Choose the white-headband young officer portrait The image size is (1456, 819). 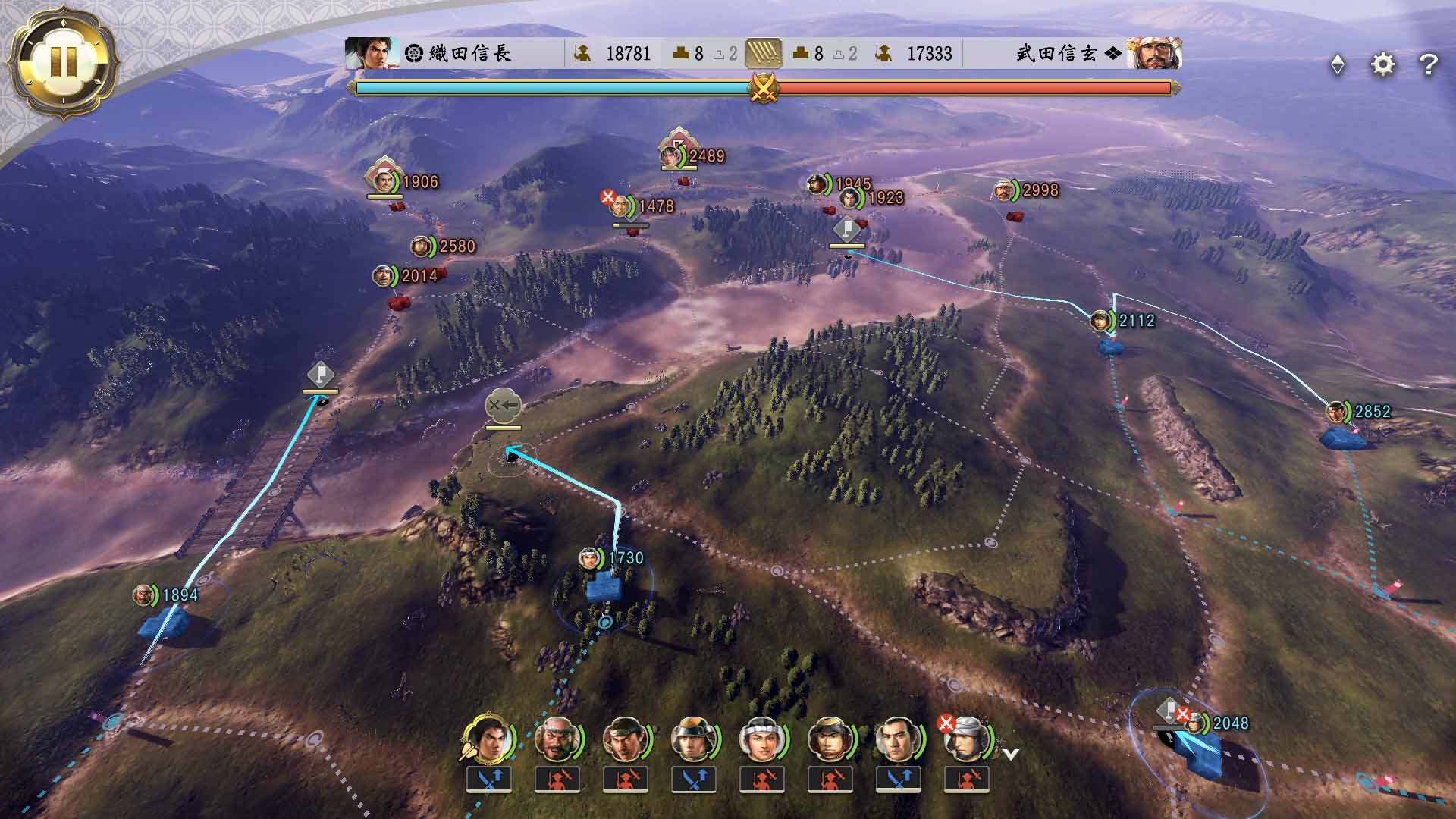(x=761, y=738)
